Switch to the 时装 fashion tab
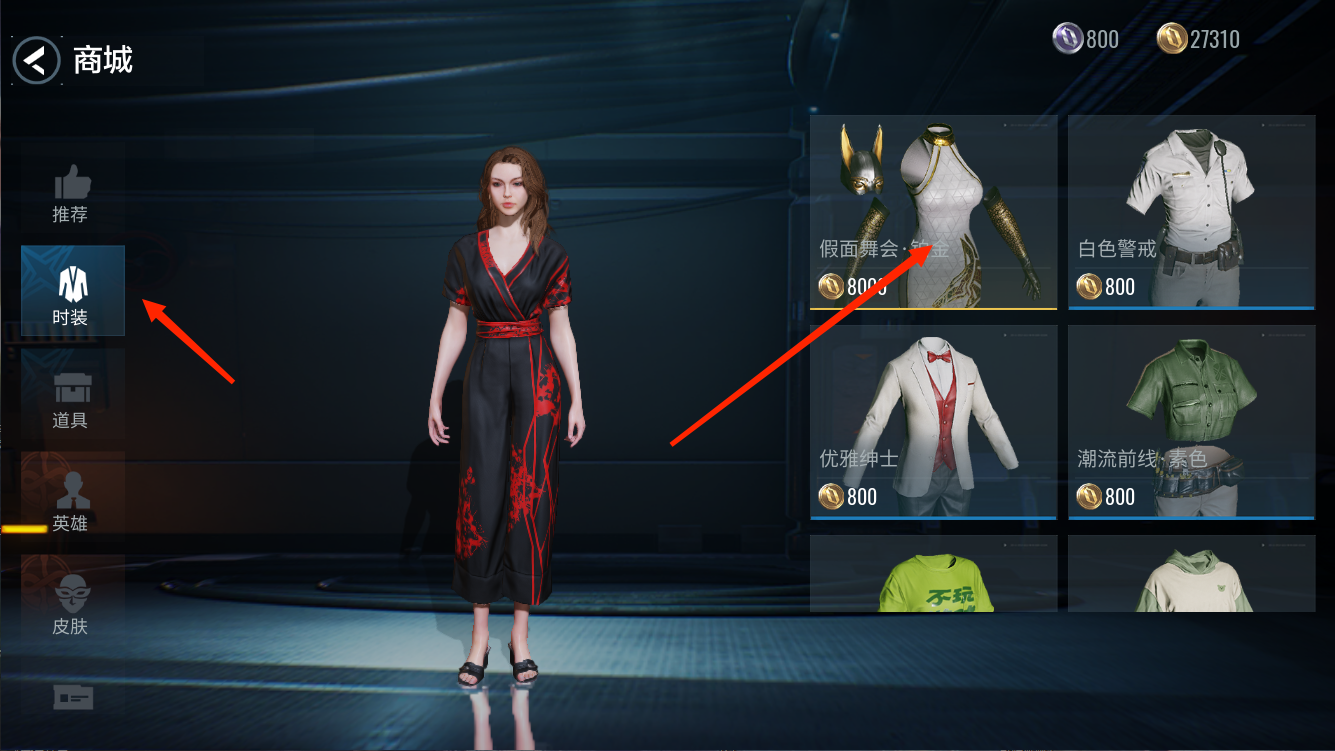 (x=72, y=290)
